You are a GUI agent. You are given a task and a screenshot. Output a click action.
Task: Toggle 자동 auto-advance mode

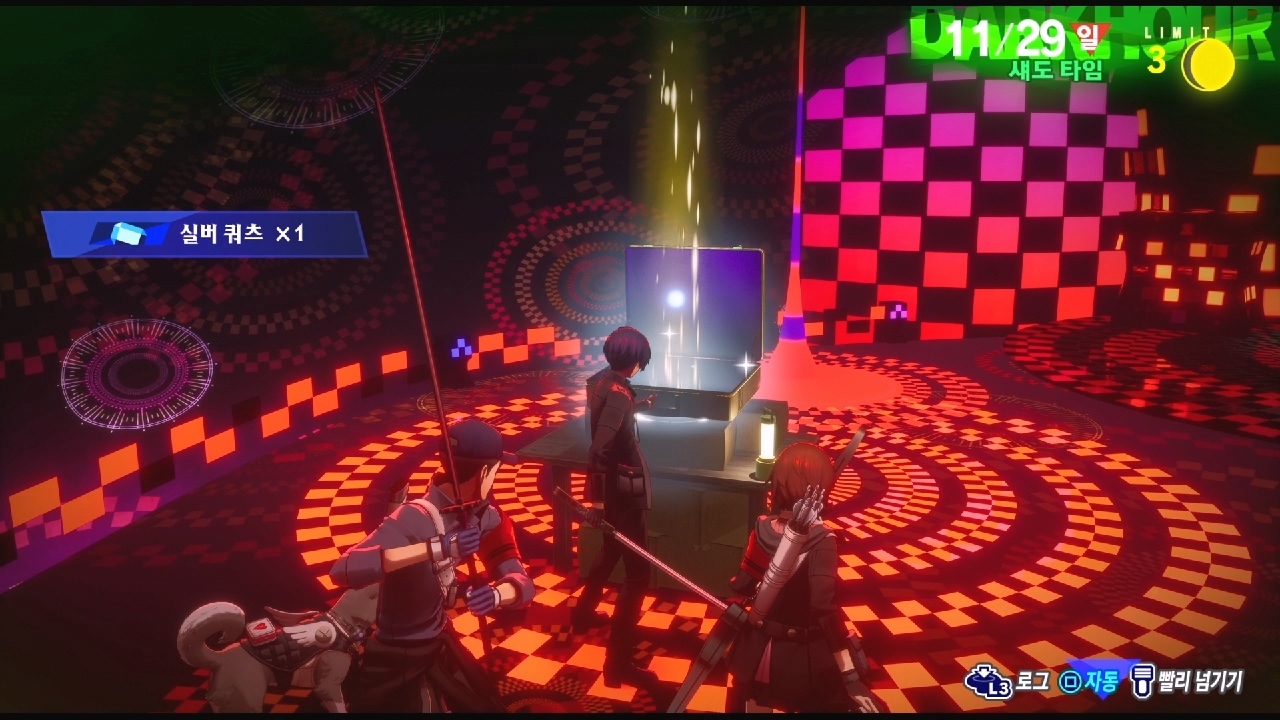[x=1091, y=682]
